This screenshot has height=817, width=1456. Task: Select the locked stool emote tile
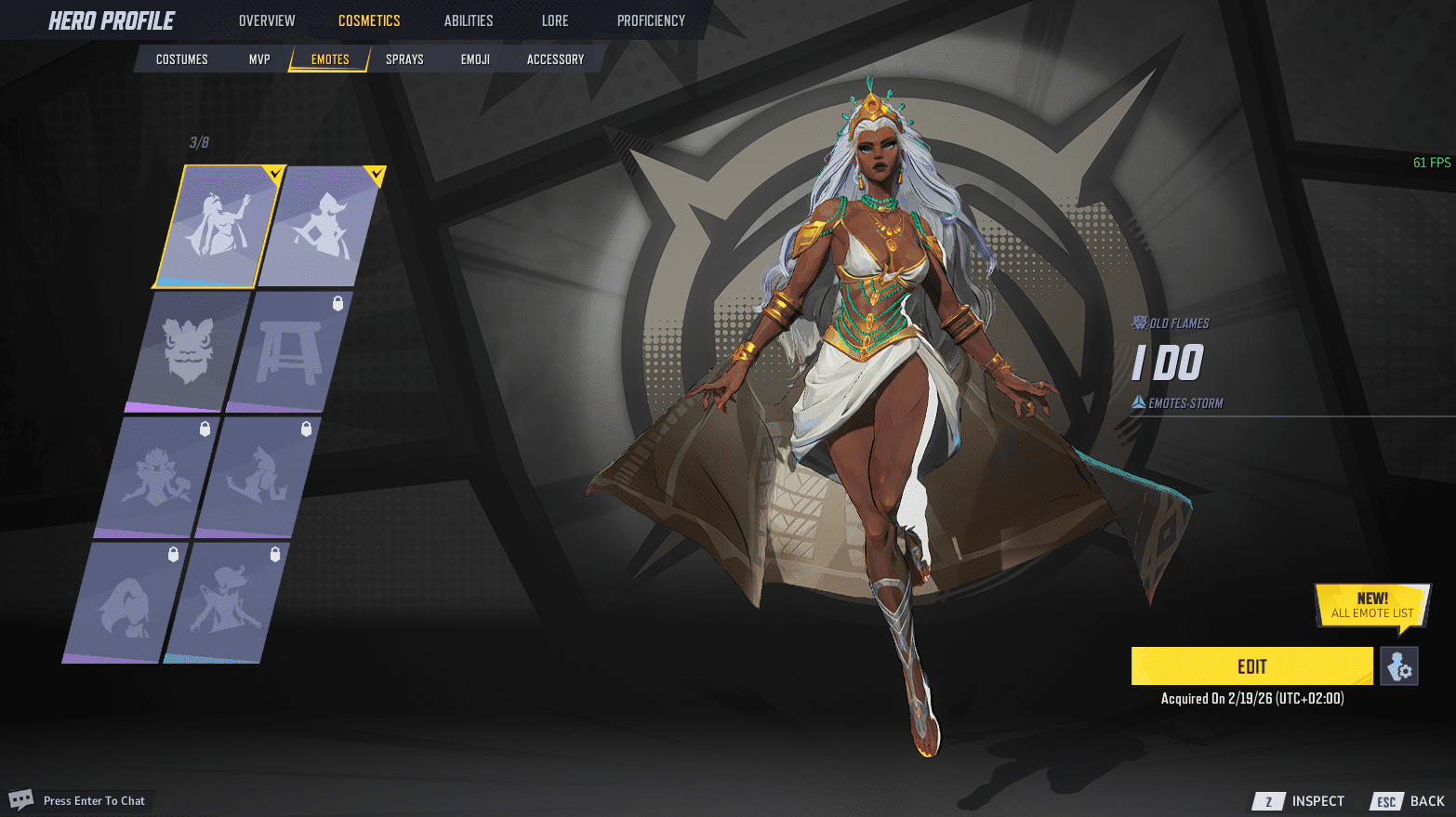[x=289, y=351]
